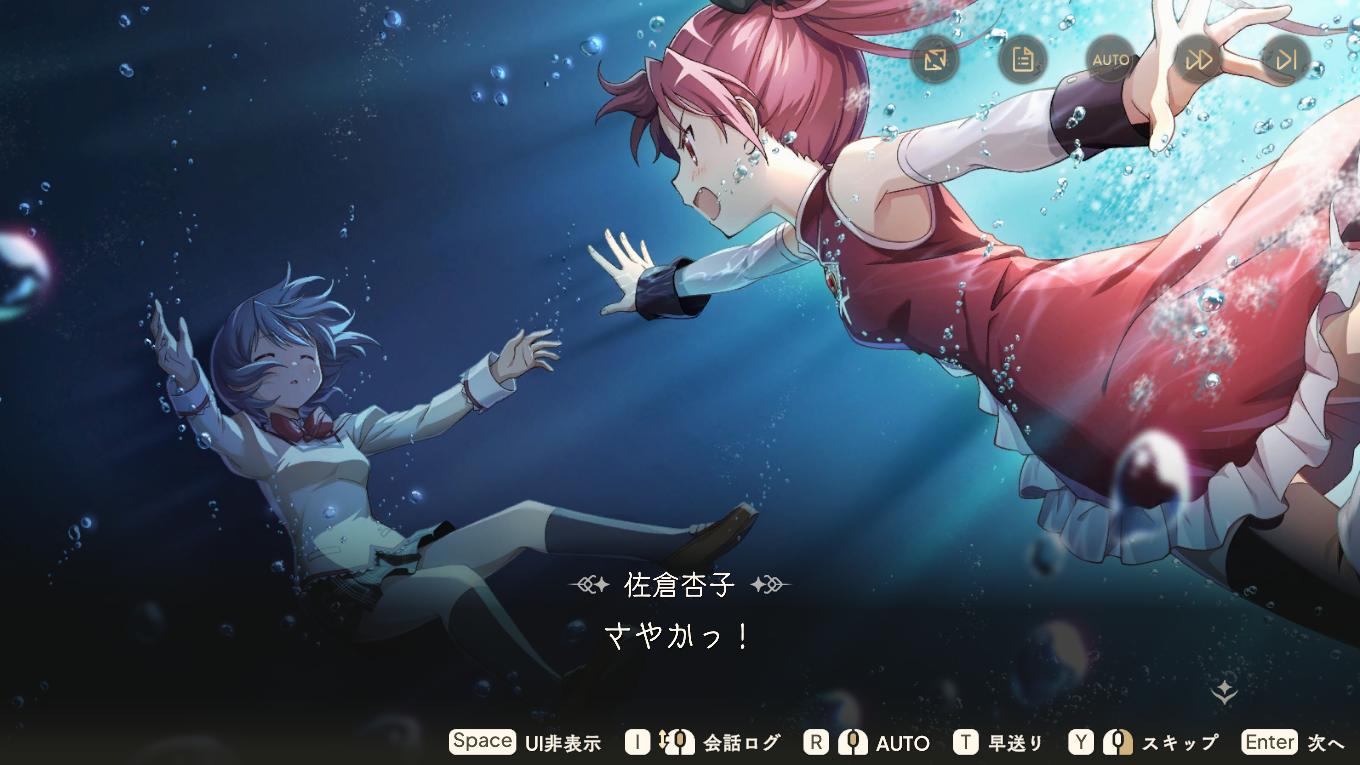Click the hide UI icon in the top toolbar
The width and height of the screenshot is (1360, 765).
[936, 59]
